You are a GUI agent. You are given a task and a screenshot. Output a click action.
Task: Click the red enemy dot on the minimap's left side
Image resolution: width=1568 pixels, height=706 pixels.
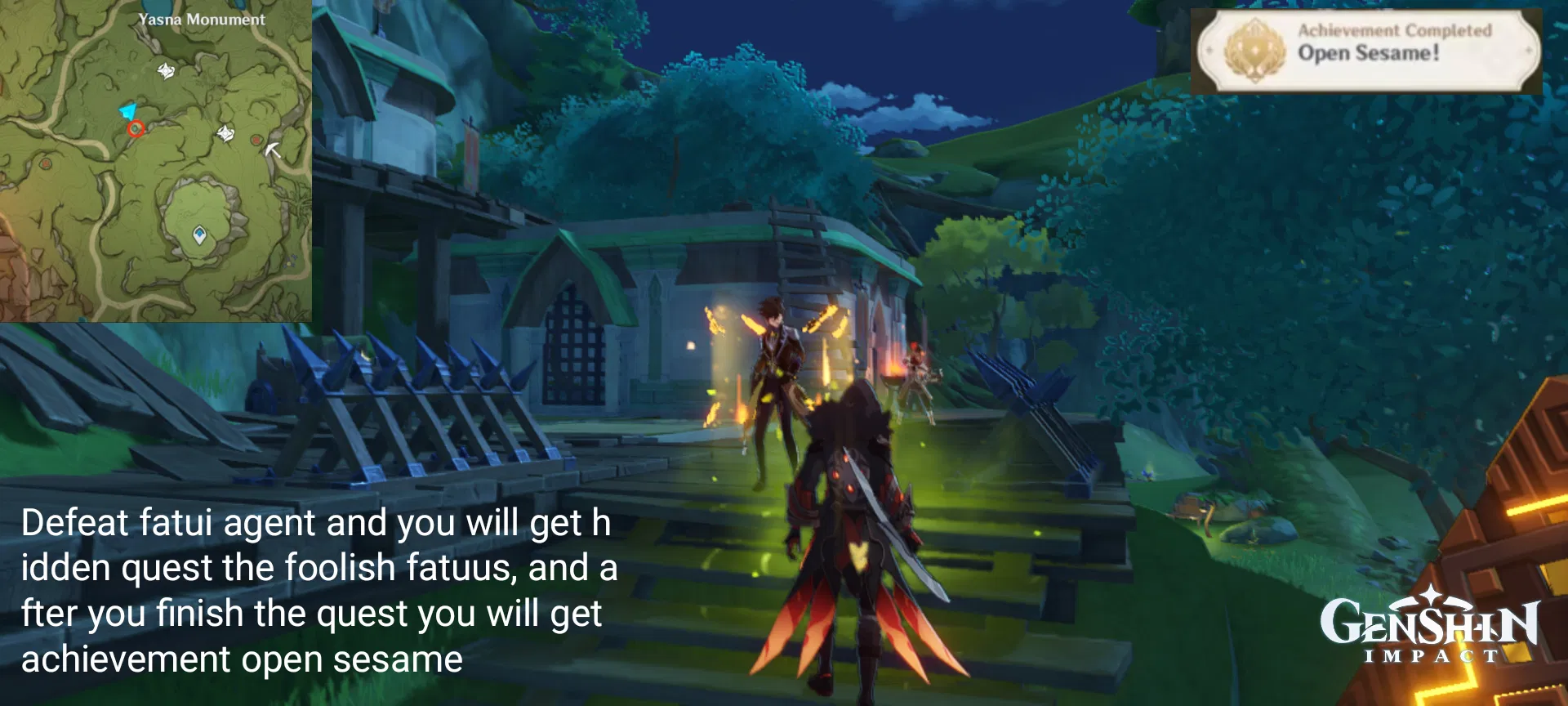[44, 163]
